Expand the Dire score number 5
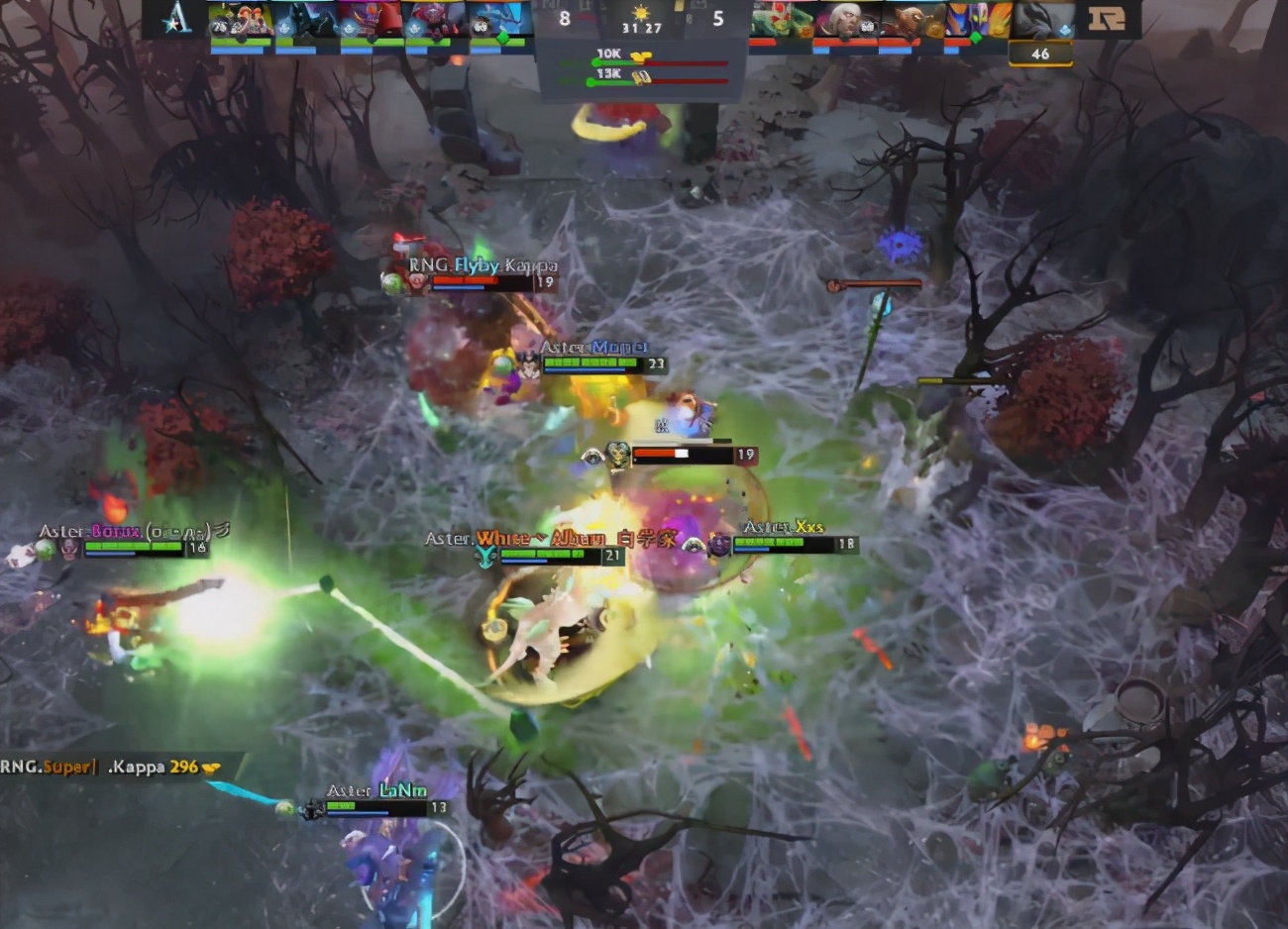The image size is (1288, 929). coord(720,17)
